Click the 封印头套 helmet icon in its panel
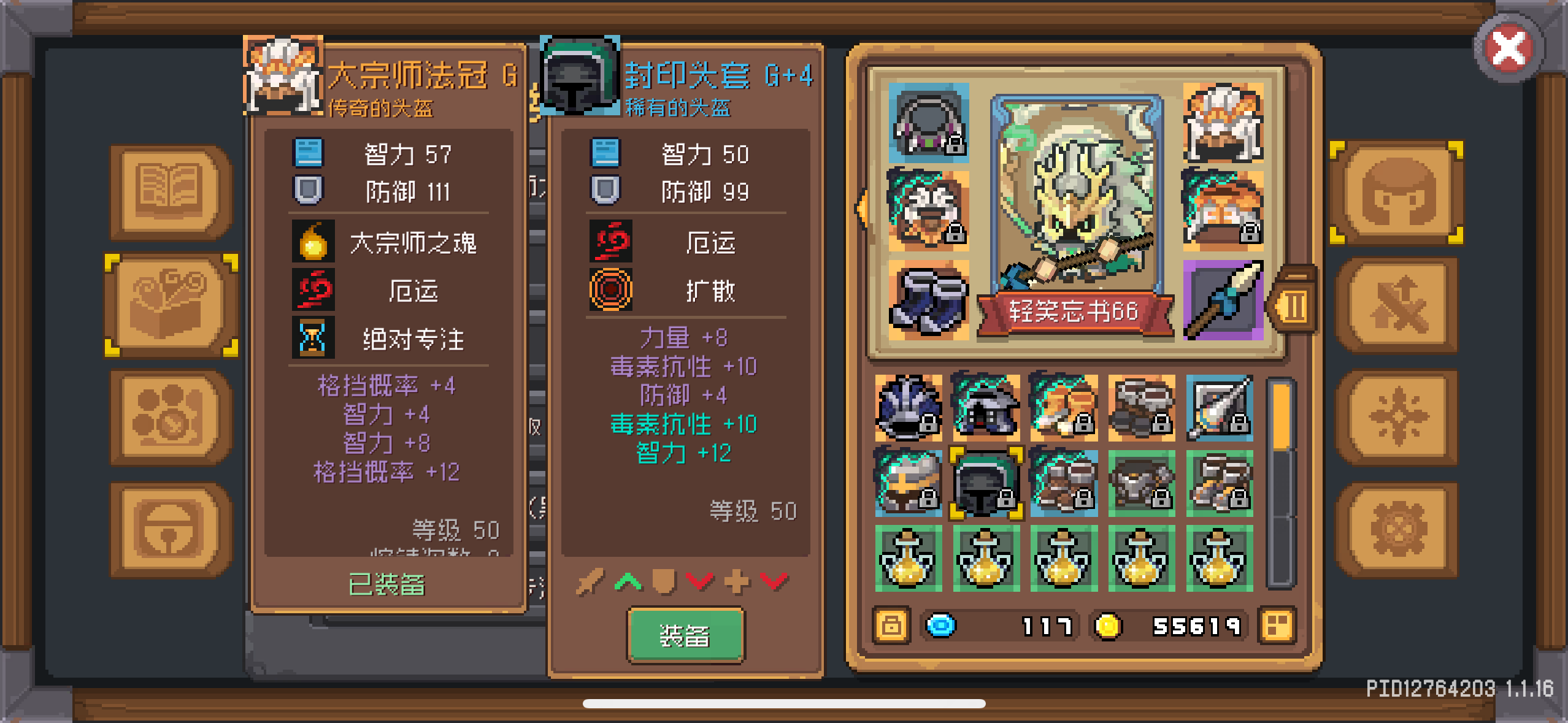Image resolution: width=1568 pixels, height=723 pixels. (x=578, y=75)
